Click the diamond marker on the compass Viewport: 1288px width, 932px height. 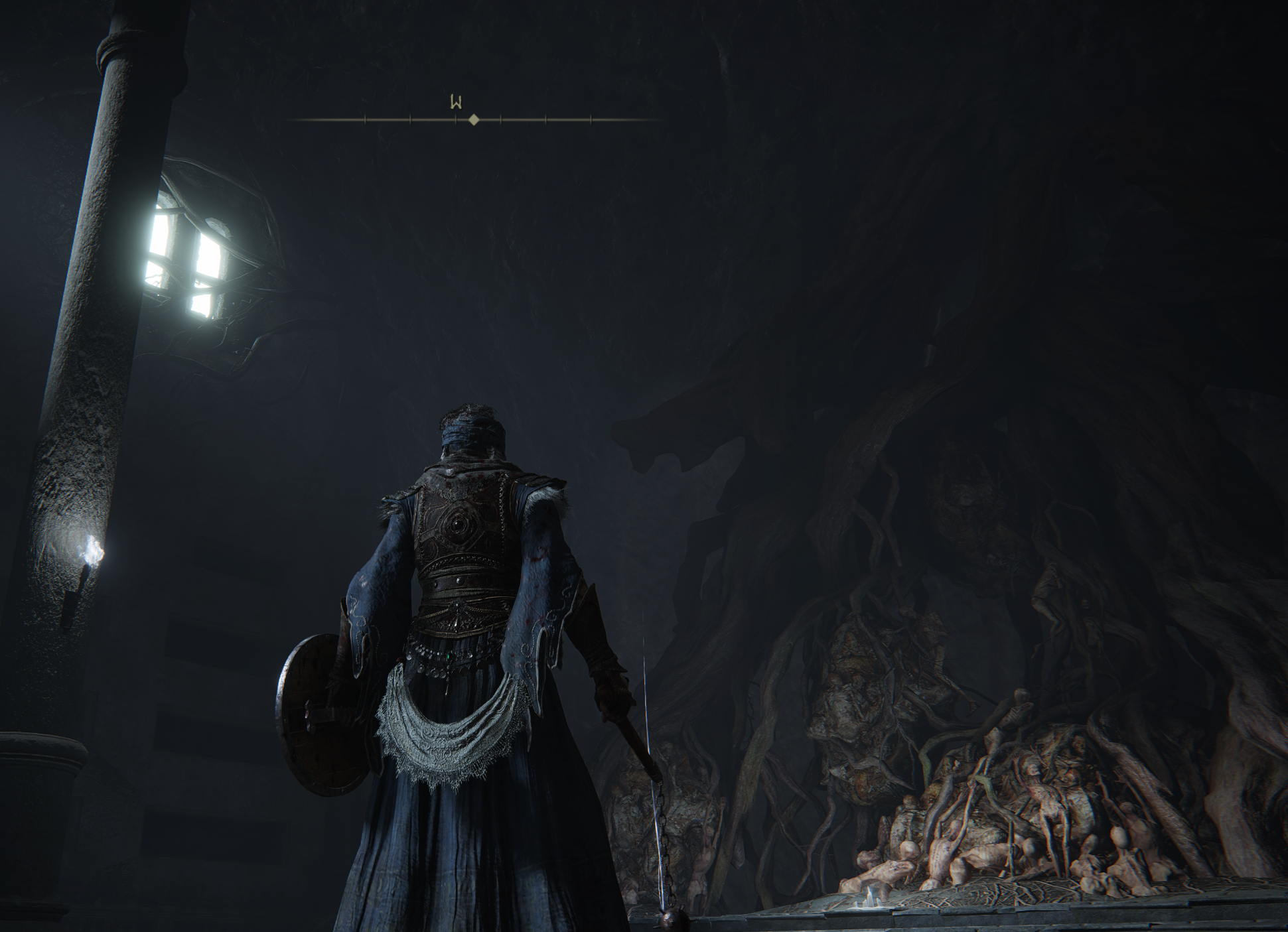pos(473,120)
